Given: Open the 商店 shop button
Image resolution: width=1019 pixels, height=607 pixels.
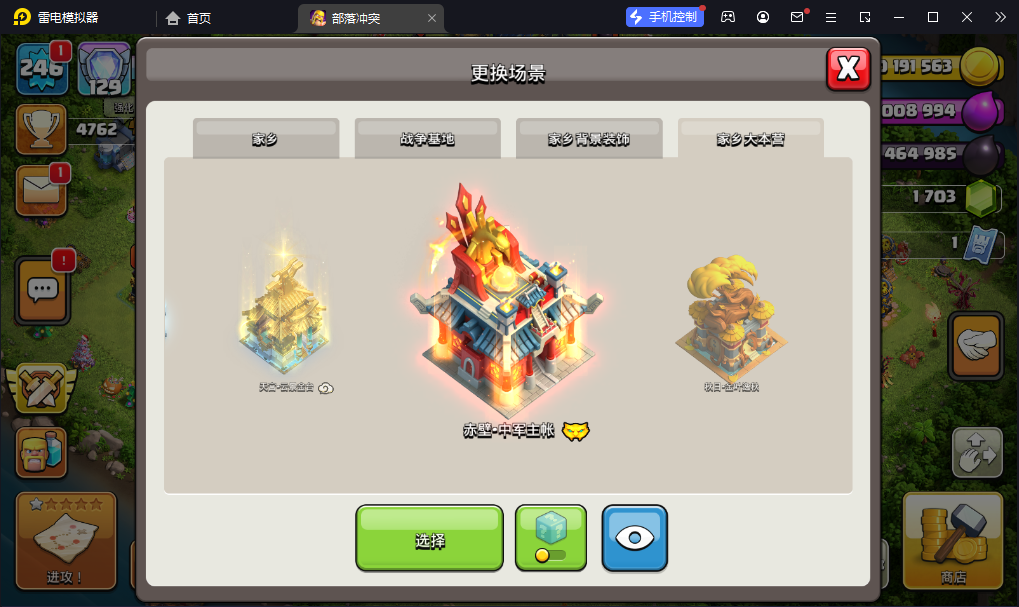Looking at the screenshot, I should click(x=953, y=540).
